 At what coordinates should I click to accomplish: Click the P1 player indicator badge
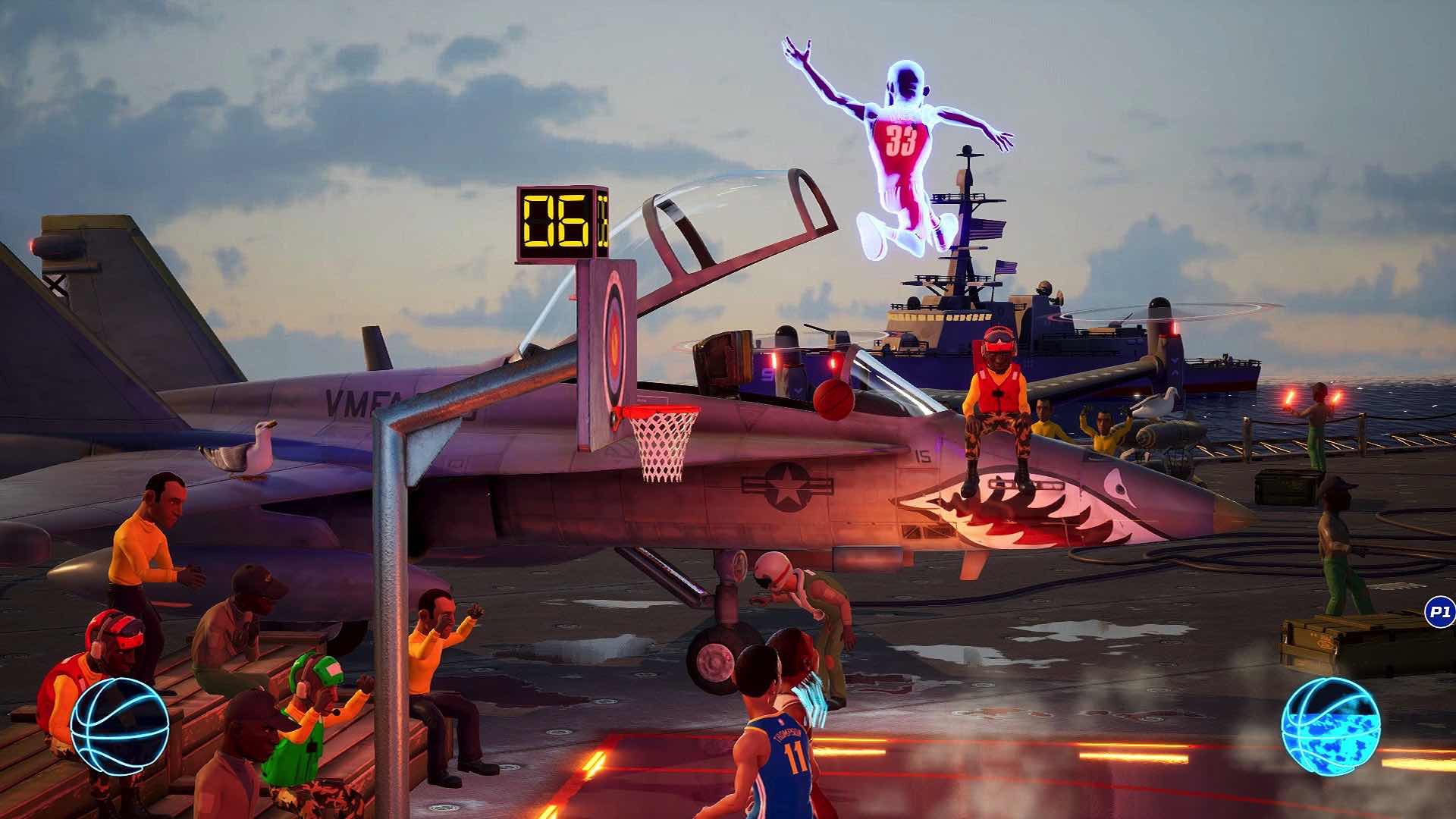click(1439, 612)
